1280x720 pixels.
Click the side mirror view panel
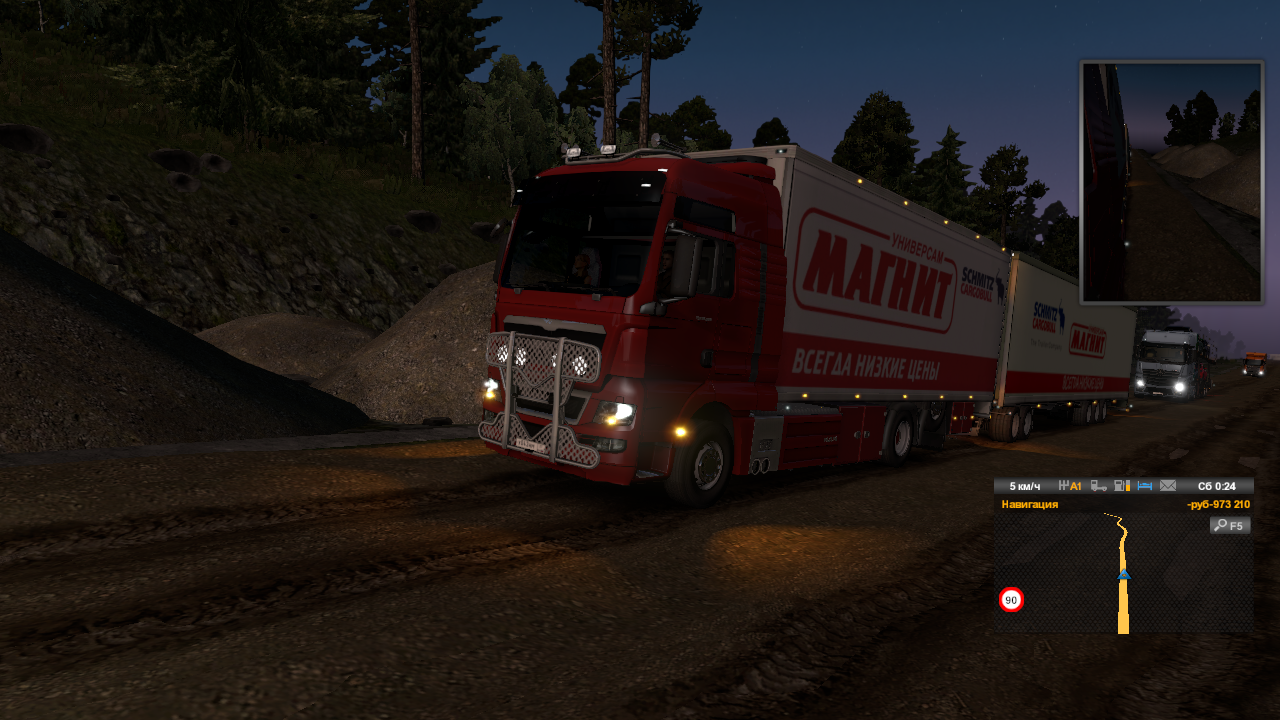pyautogui.click(x=1171, y=181)
